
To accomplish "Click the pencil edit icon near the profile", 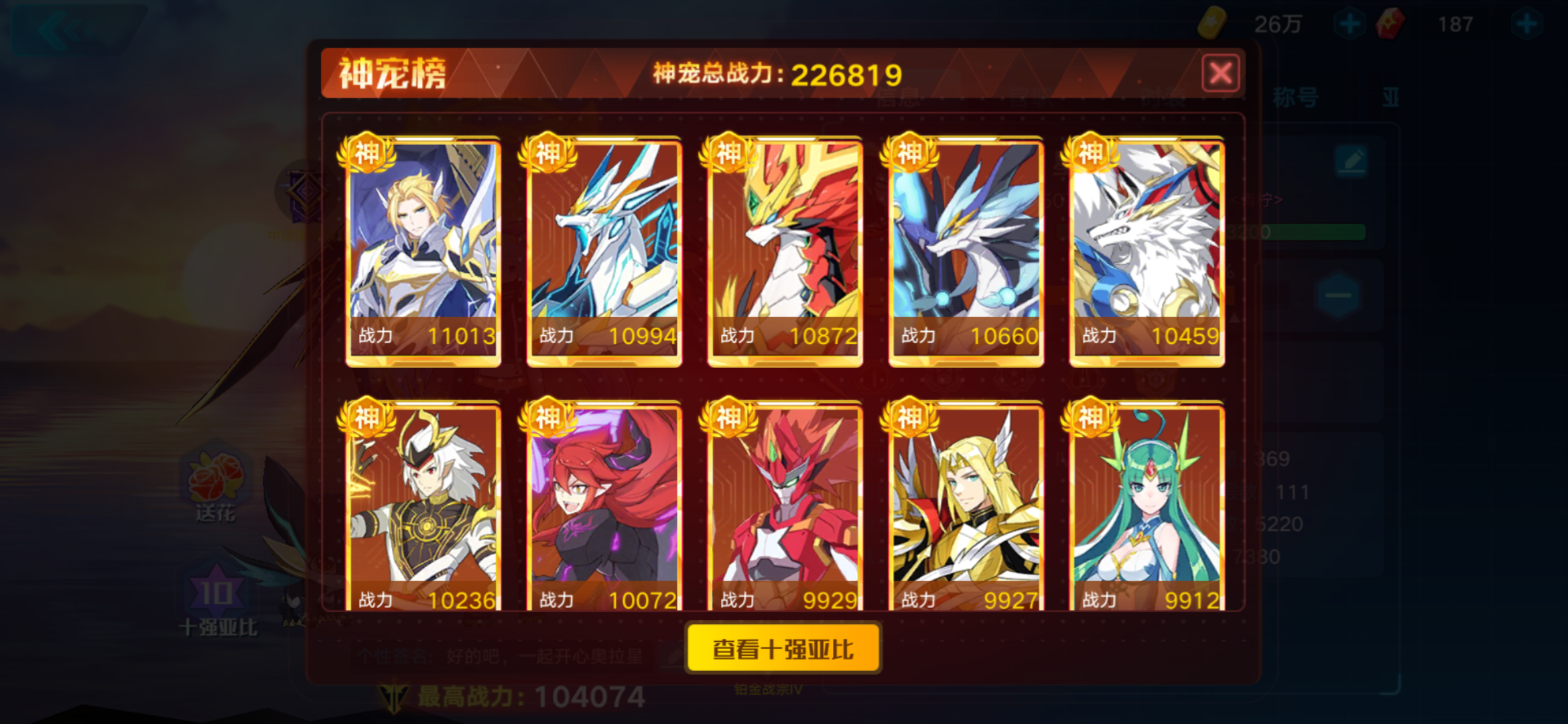I will pyautogui.click(x=1352, y=161).
